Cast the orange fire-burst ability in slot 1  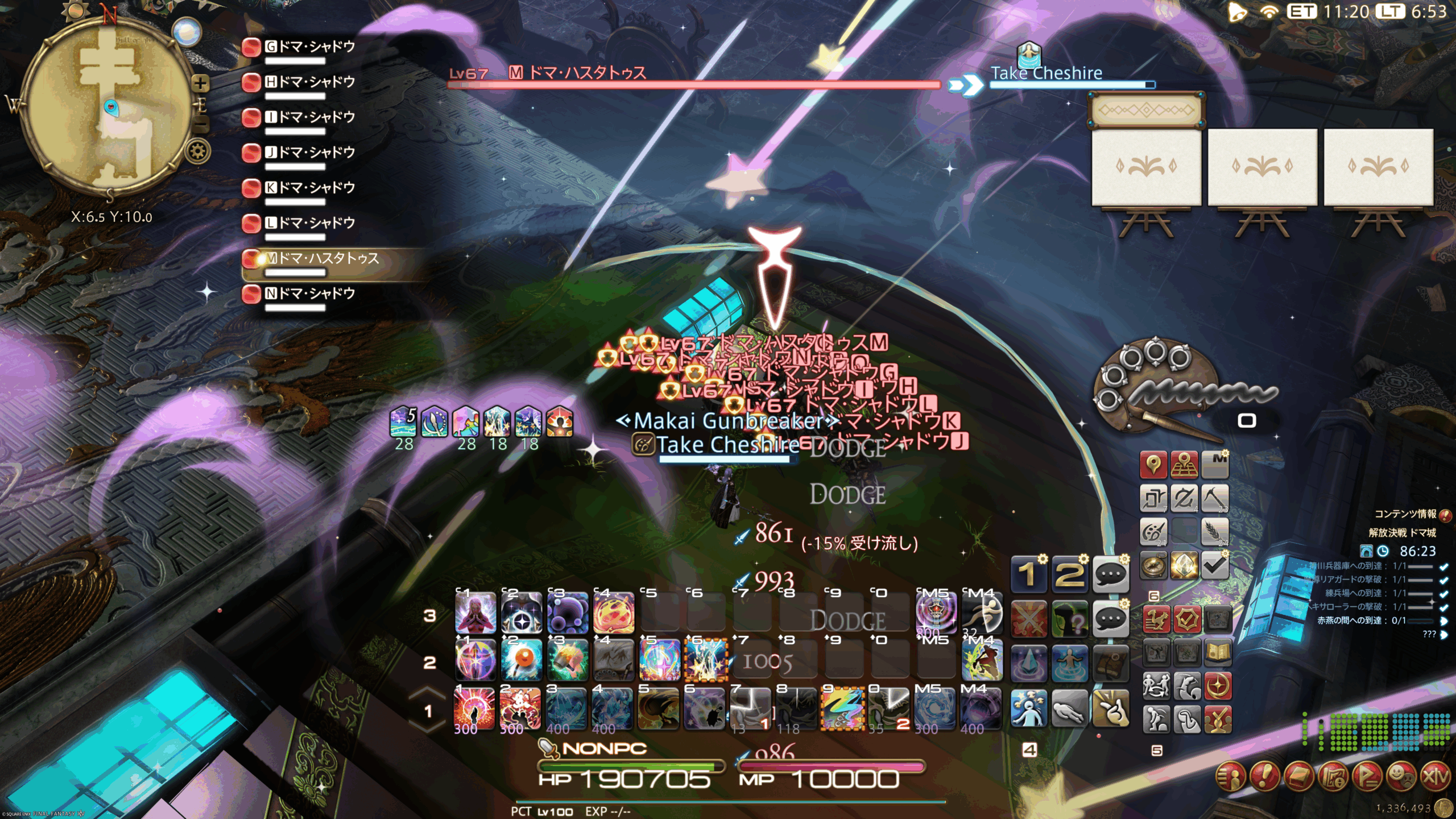[474, 709]
